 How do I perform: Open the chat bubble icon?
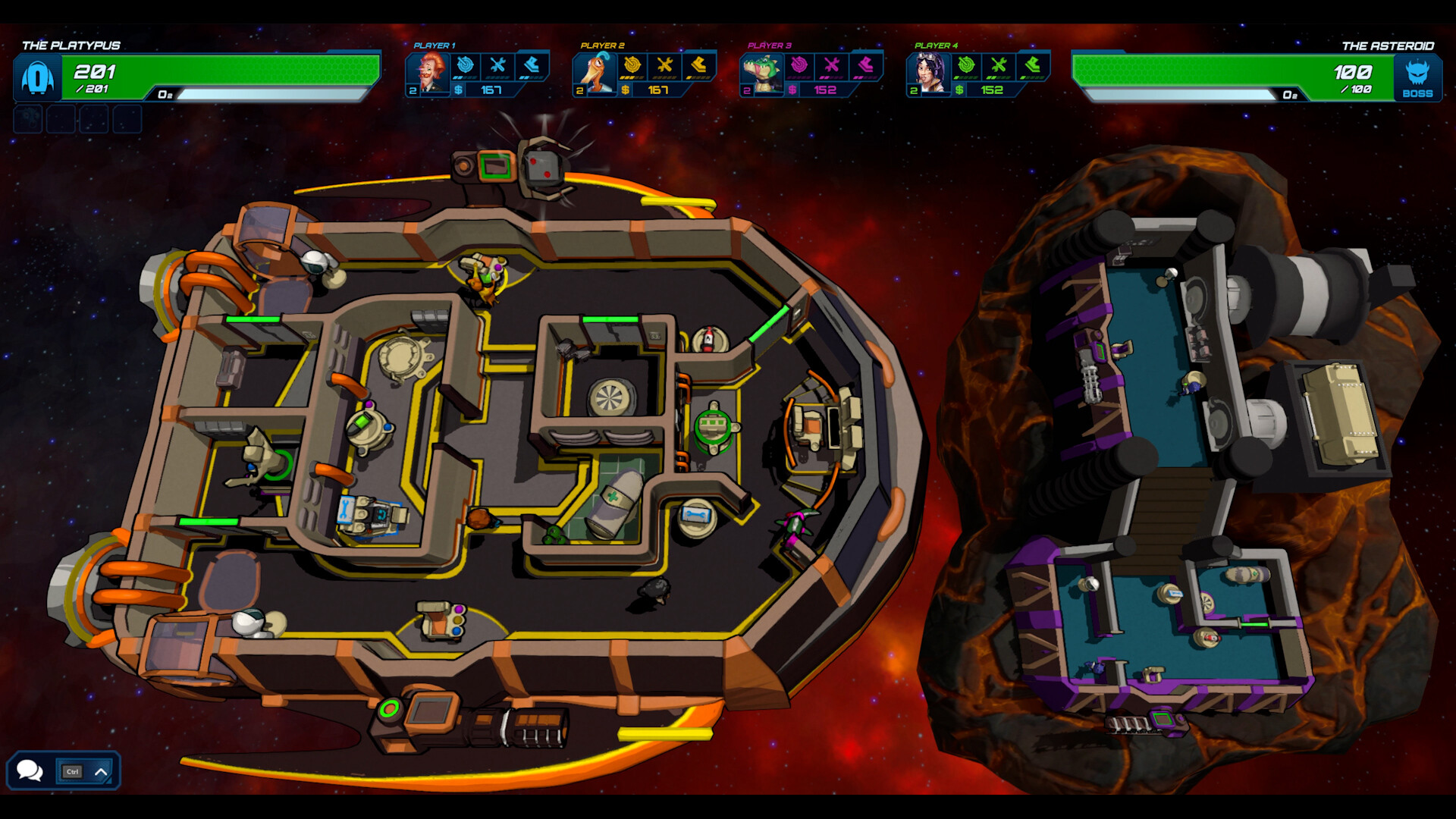pyautogui.click(x=30, y=770)
